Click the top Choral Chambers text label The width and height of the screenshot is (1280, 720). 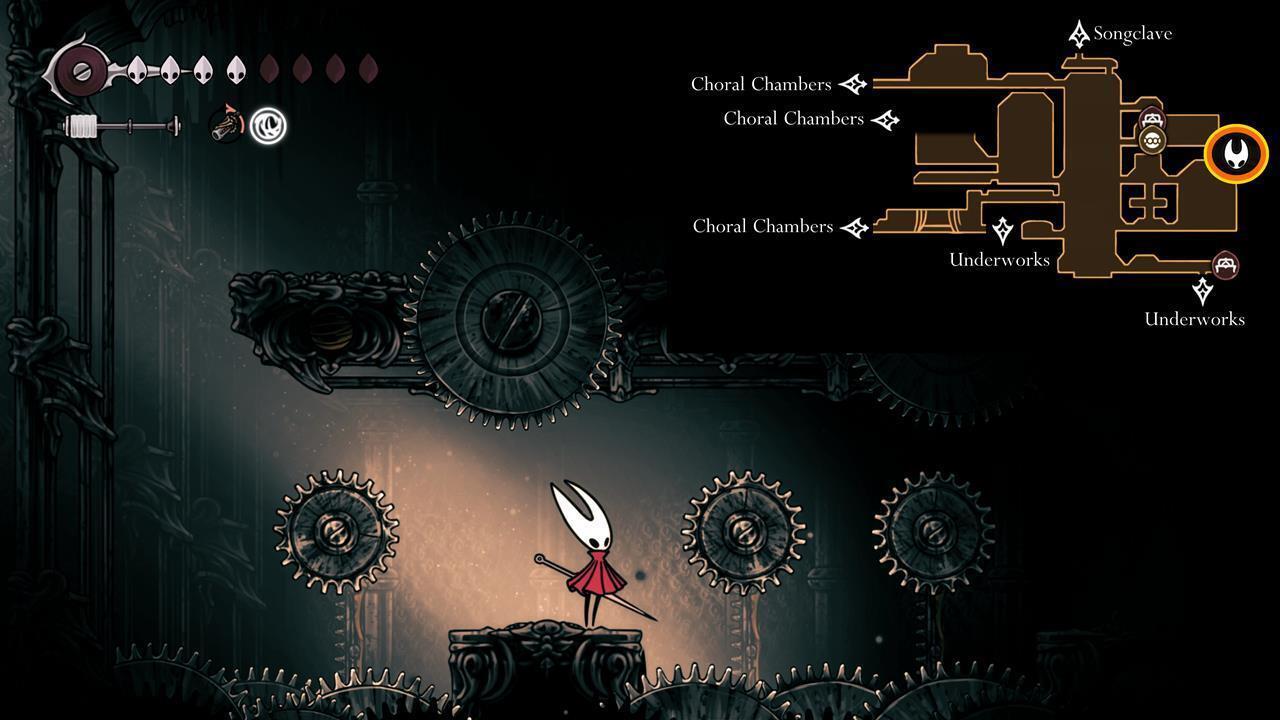pyautogui.click(x=761, y=84)
